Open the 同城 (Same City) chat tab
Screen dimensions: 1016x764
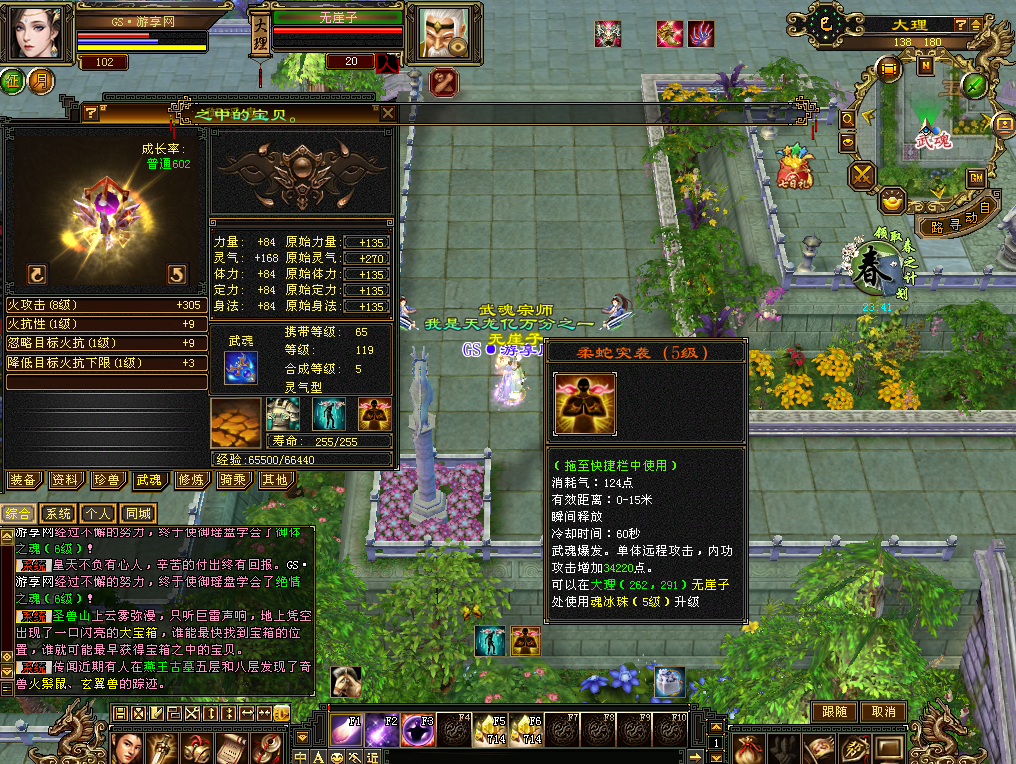point(137,513)
